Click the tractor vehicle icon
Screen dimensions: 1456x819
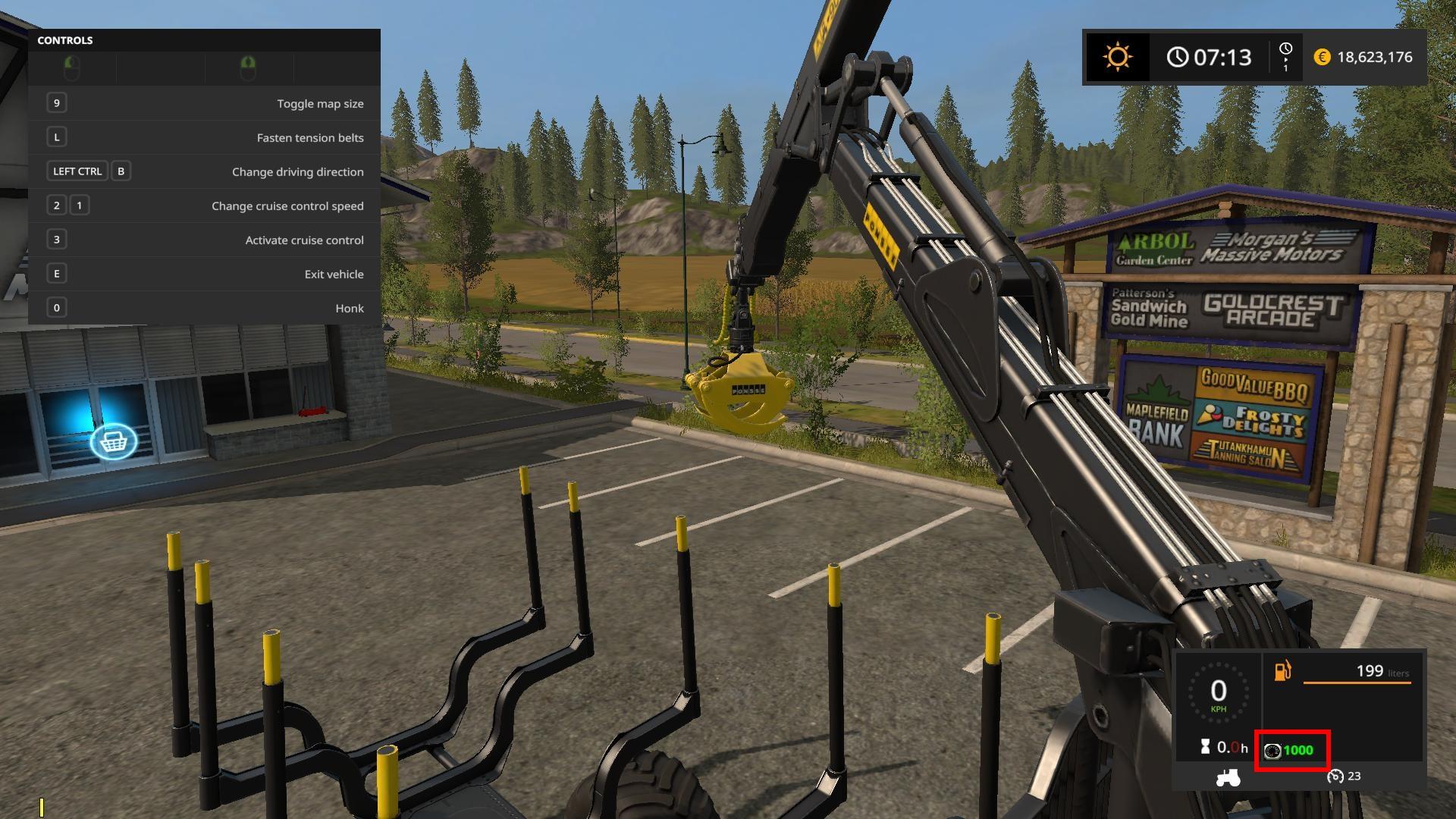(1228, 777)
